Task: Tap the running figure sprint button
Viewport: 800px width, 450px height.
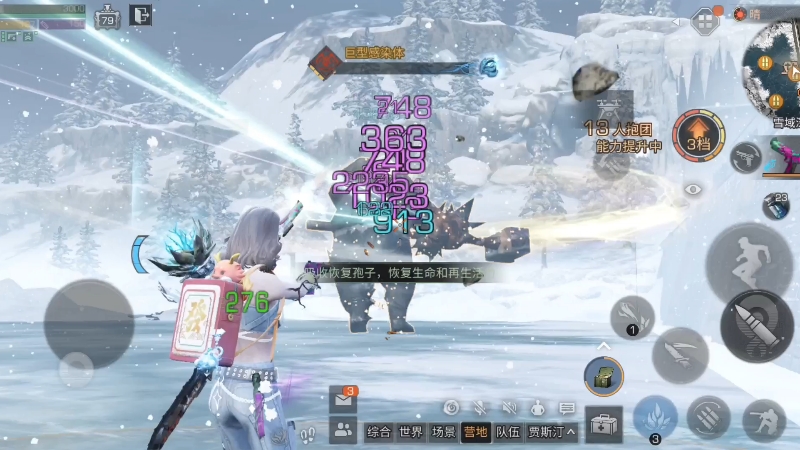Action: [746, 260]
